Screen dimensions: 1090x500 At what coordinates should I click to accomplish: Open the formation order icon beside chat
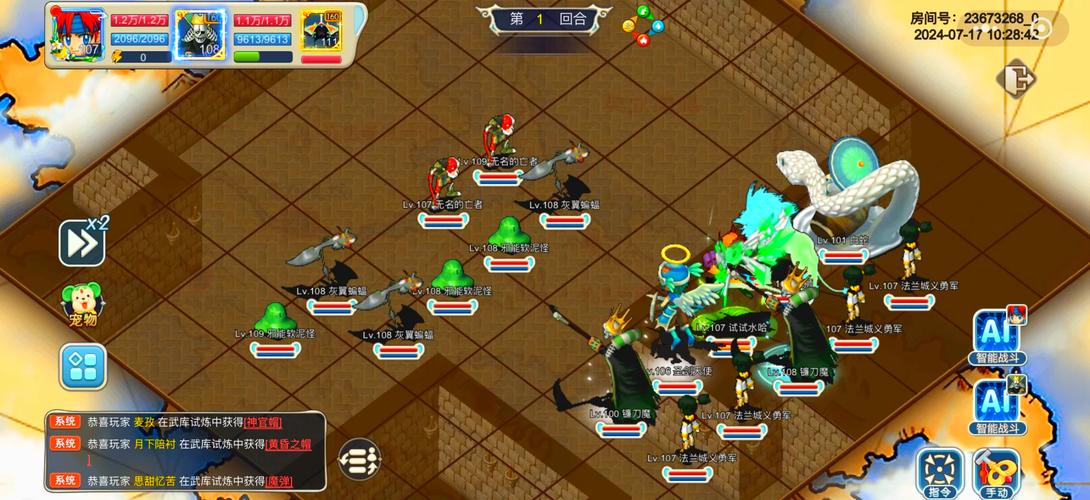point(359,460)
